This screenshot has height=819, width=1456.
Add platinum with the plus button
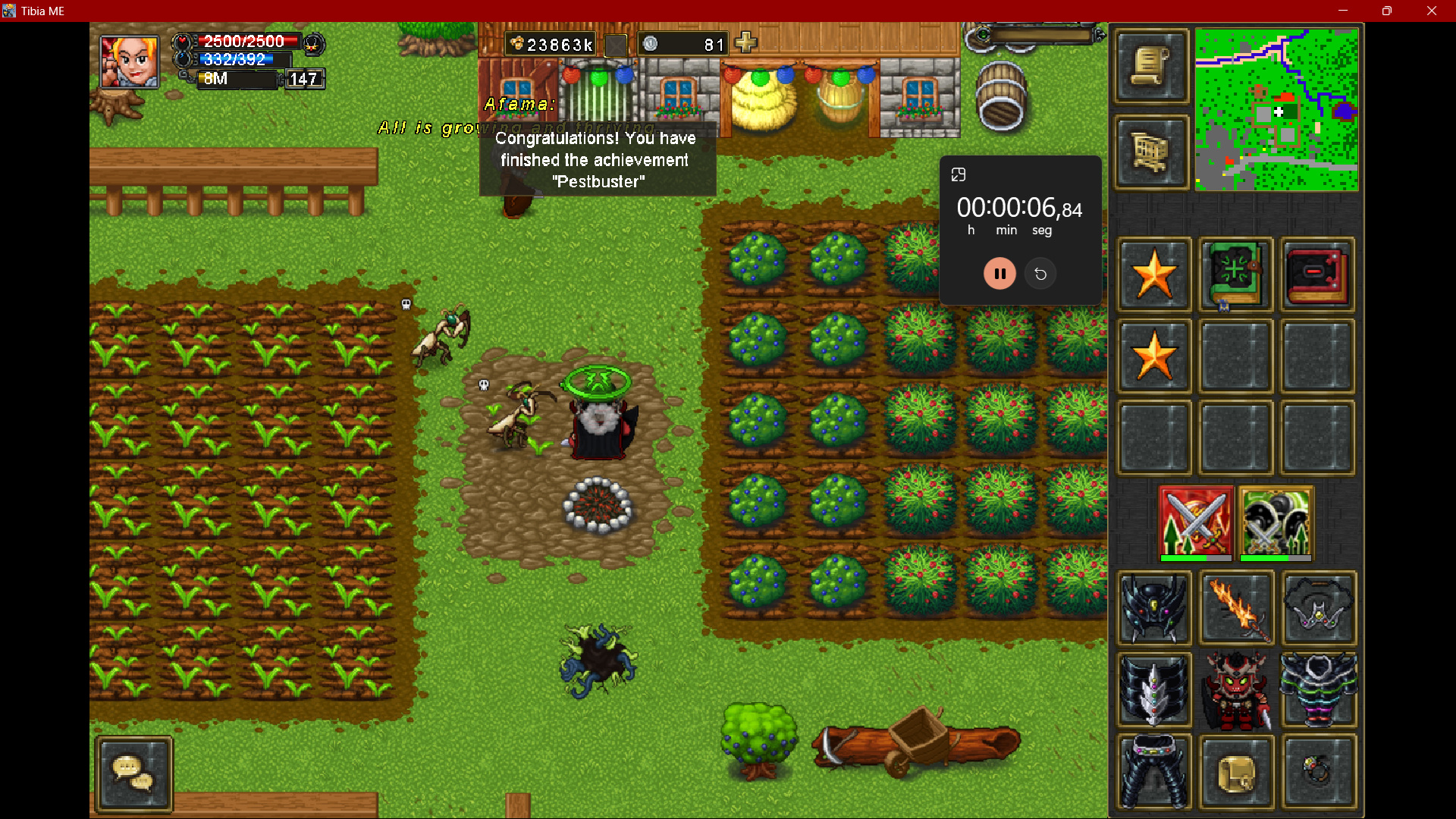746,43
